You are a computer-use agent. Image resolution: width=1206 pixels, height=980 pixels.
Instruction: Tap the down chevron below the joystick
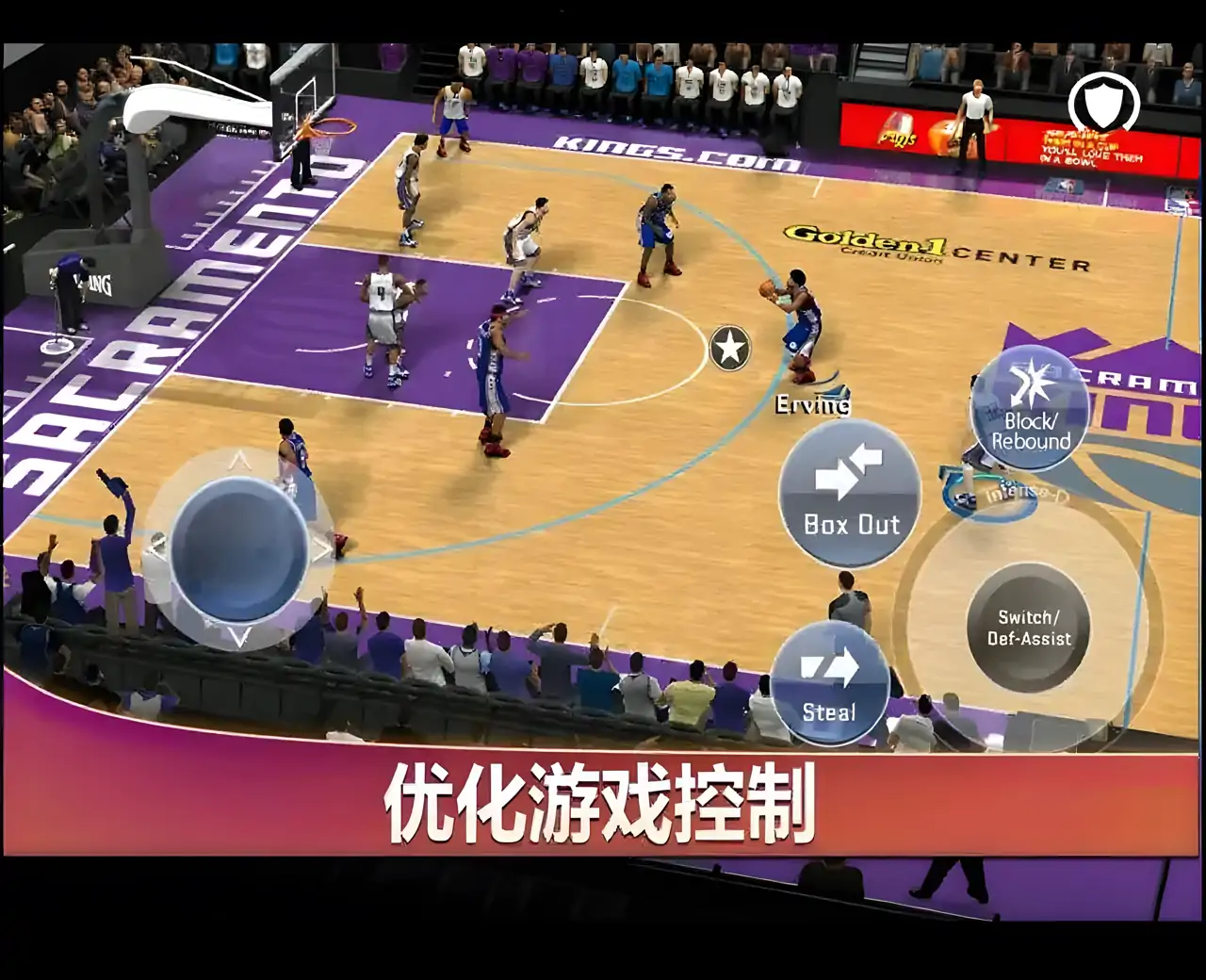(x=241, y=636)
